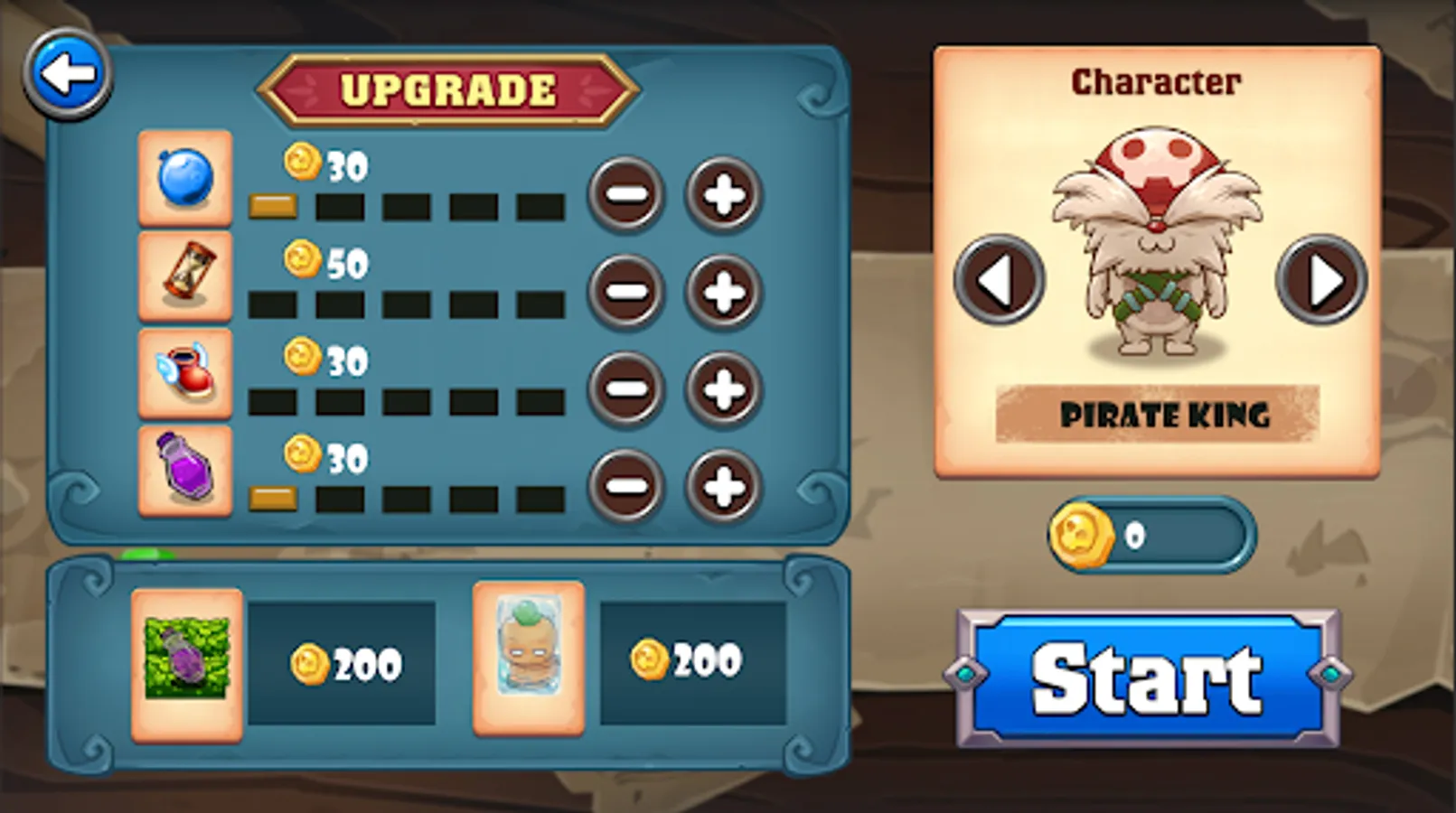Select the purple potion upgrade icon

tap(184, 472)
